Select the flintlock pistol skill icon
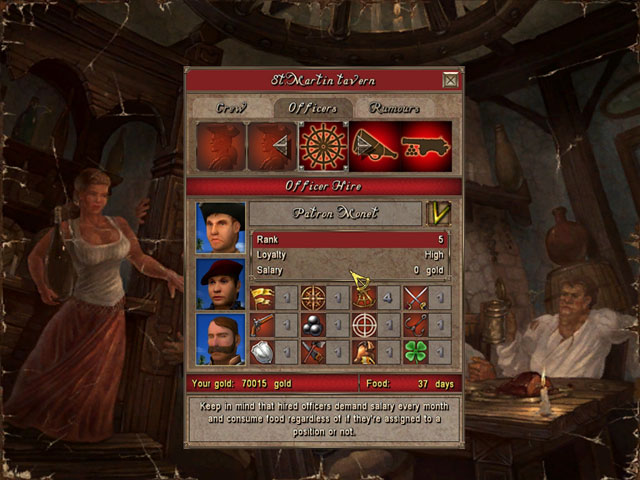Viewport: 640px width, 480px height. pos(263,324)
